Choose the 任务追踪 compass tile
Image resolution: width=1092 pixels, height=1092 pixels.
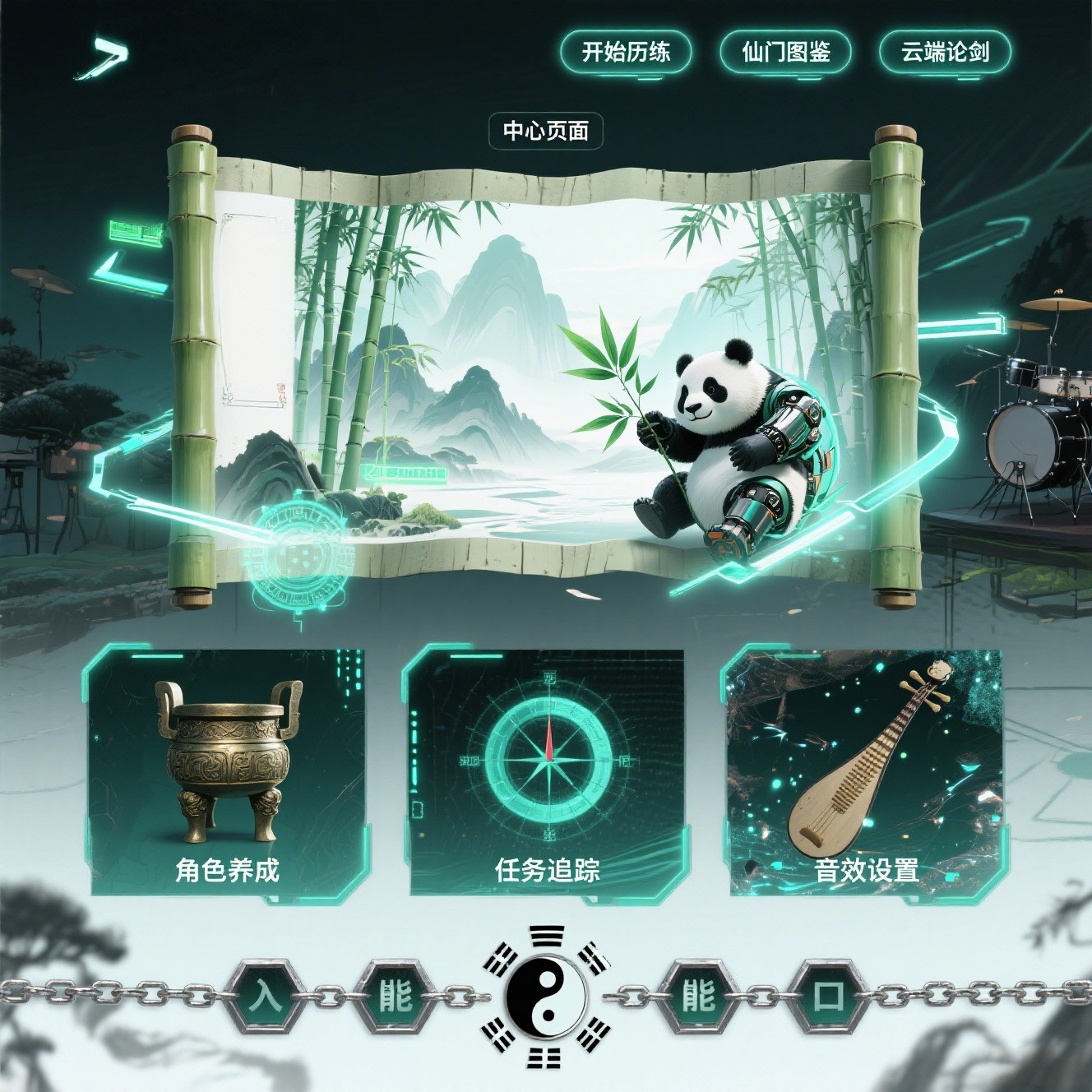[547, 771]
